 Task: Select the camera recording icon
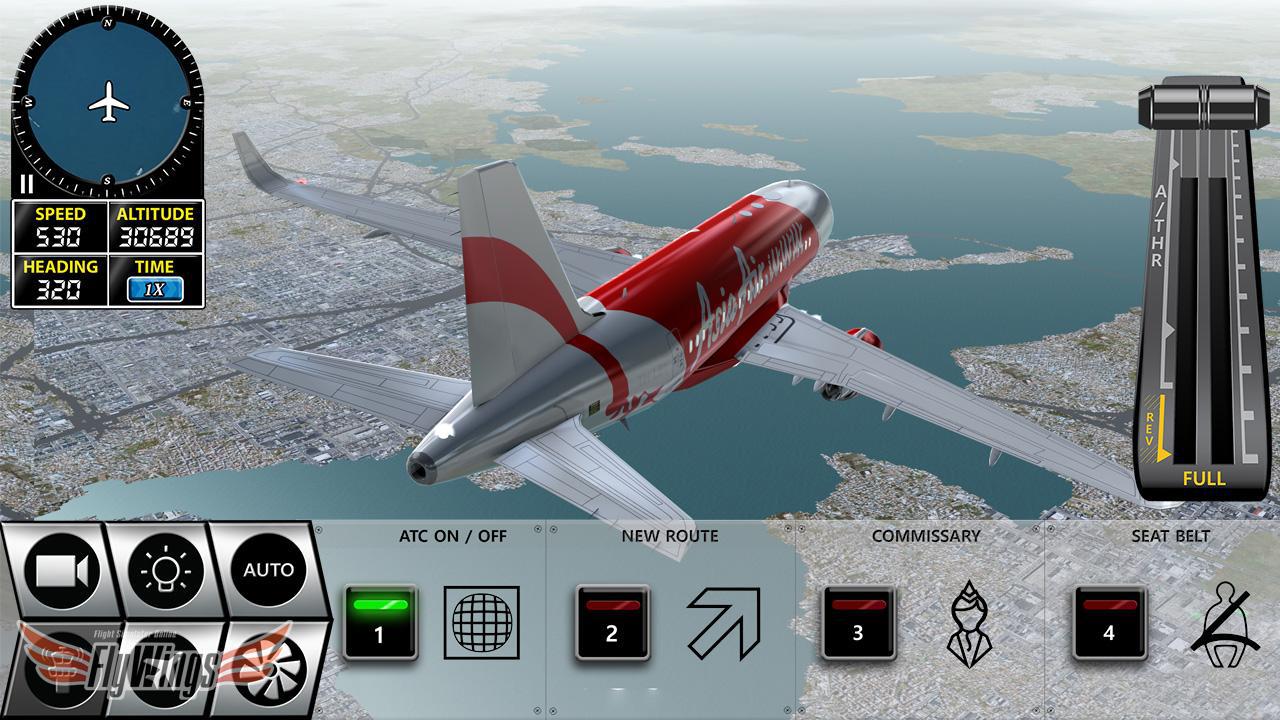62,569
